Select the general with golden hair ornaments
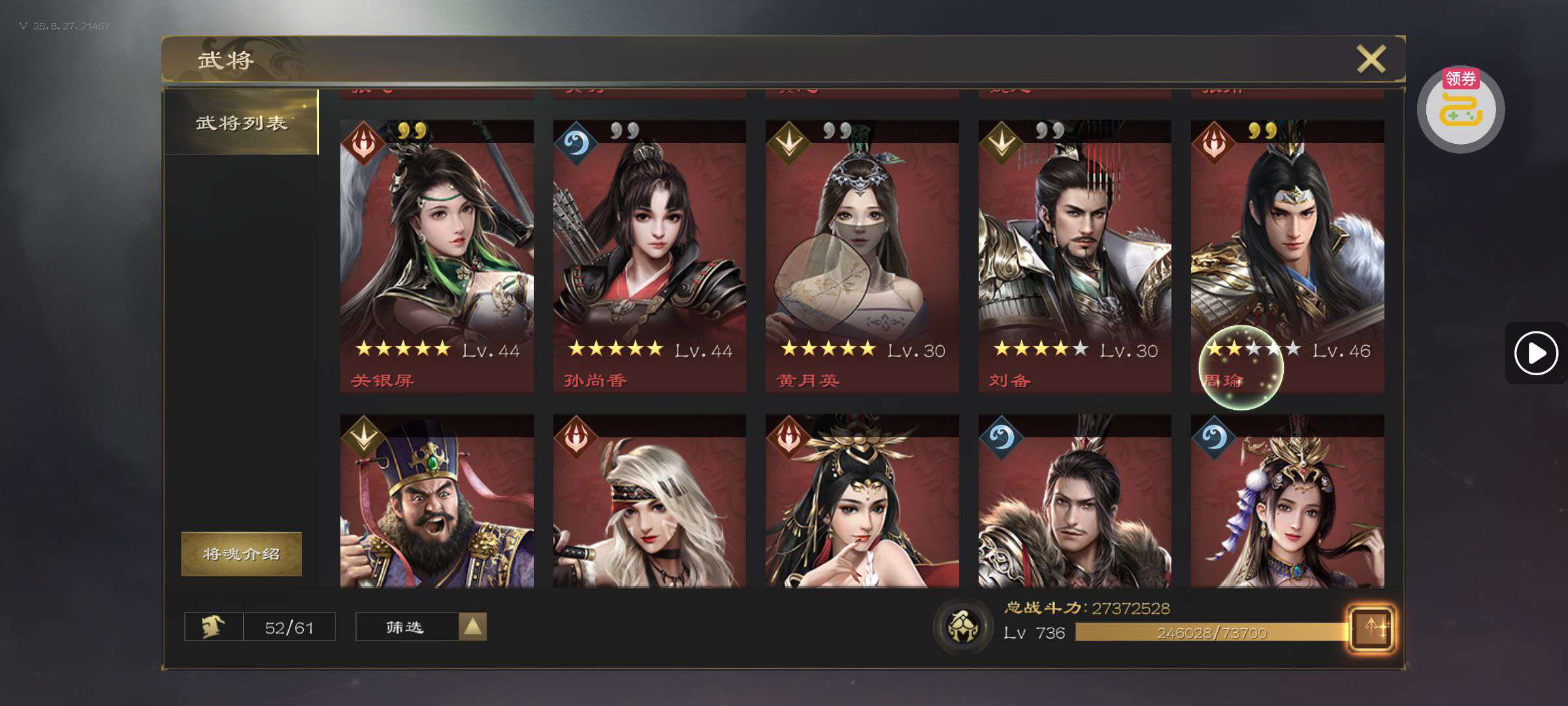This screenshot has width=1568, height=706. point(862,501)
